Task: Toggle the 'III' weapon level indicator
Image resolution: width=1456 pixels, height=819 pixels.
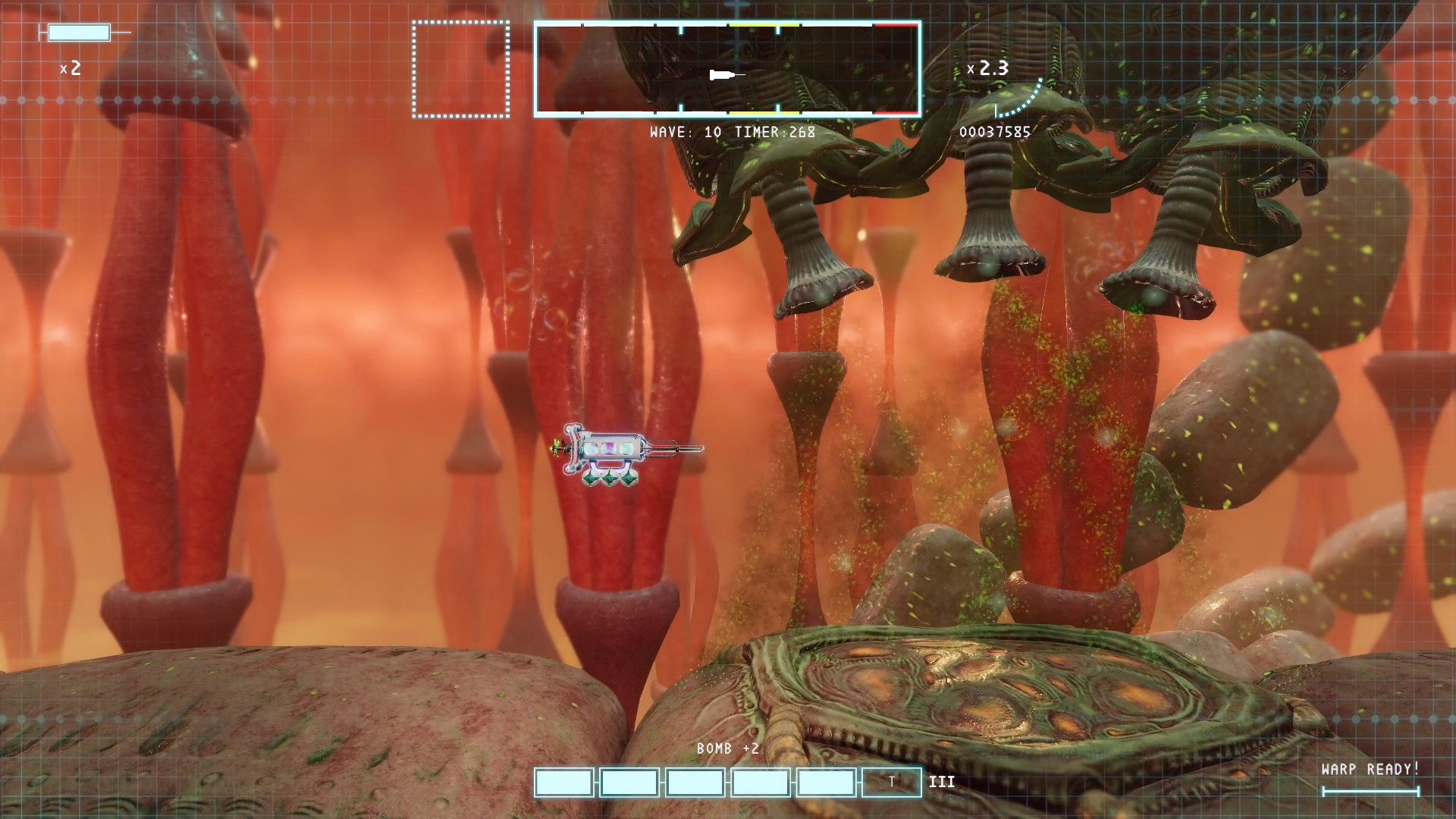Action: 943,782
